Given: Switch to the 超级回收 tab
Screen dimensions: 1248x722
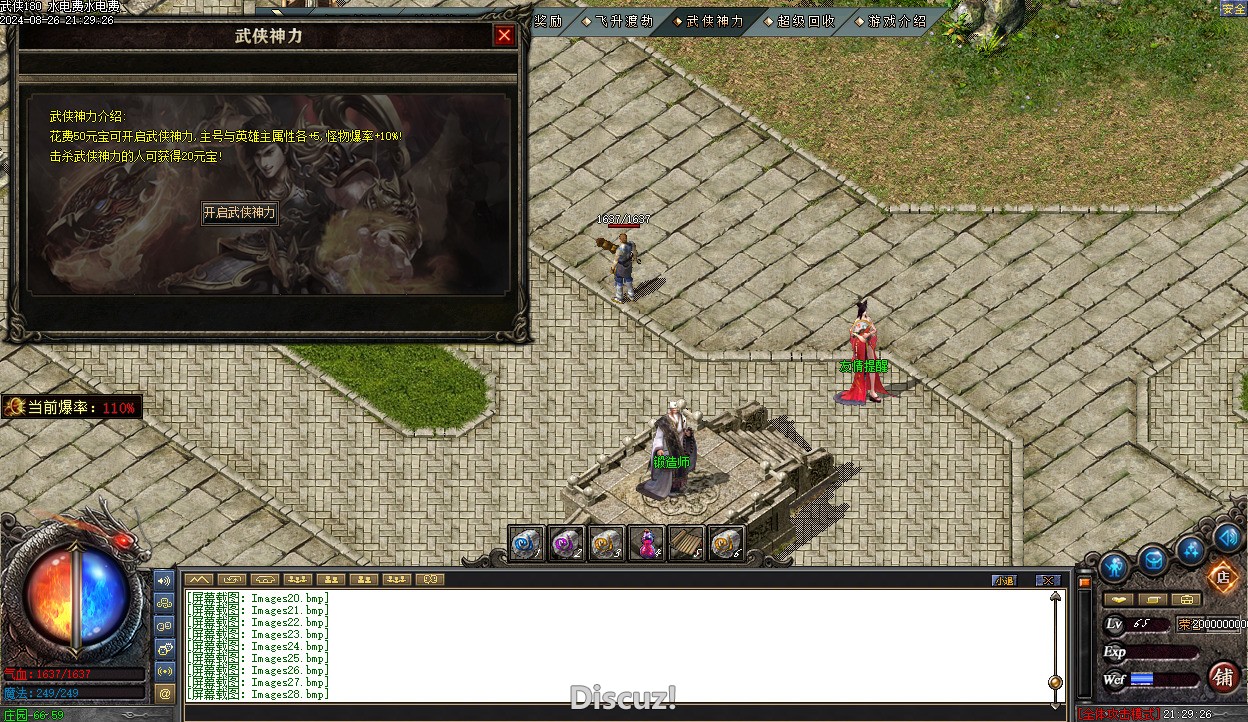Looking at the screenshot, I should click(x=805, y=21).
